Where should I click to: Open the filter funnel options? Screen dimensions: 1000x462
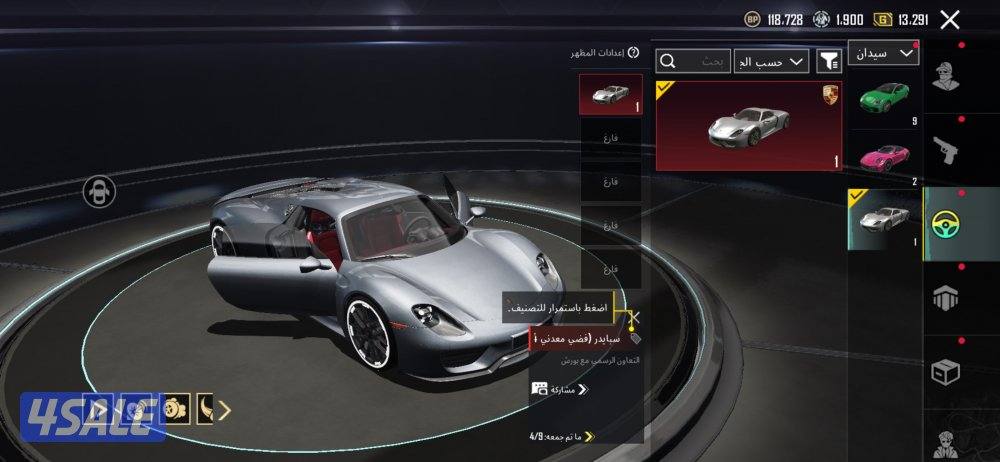point(829,62)
